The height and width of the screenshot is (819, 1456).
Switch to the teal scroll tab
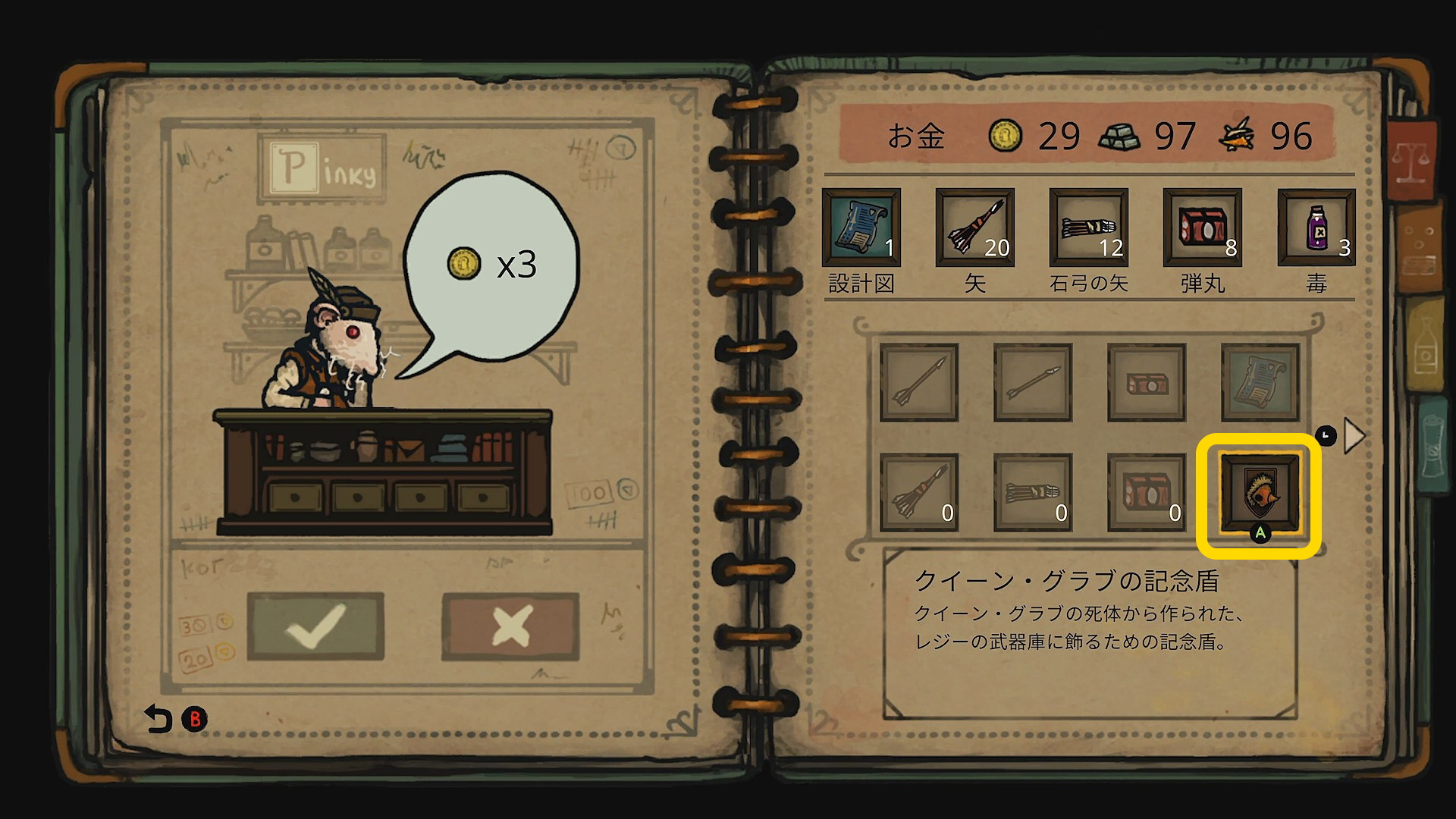click(x=1430, y=440)
